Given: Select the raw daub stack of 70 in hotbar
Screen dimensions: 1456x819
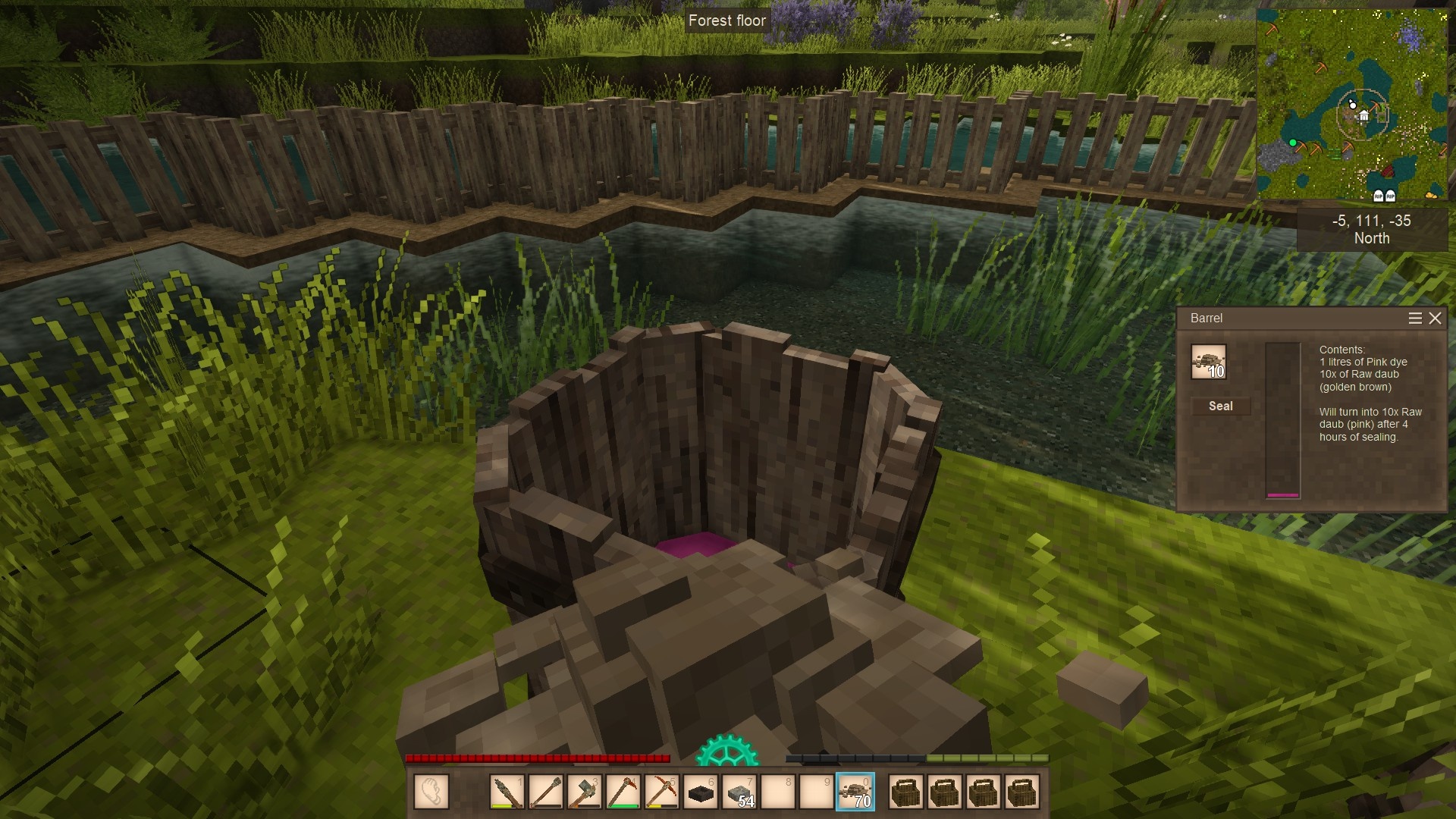Looking at the screenshot, I should pos(855,792).
